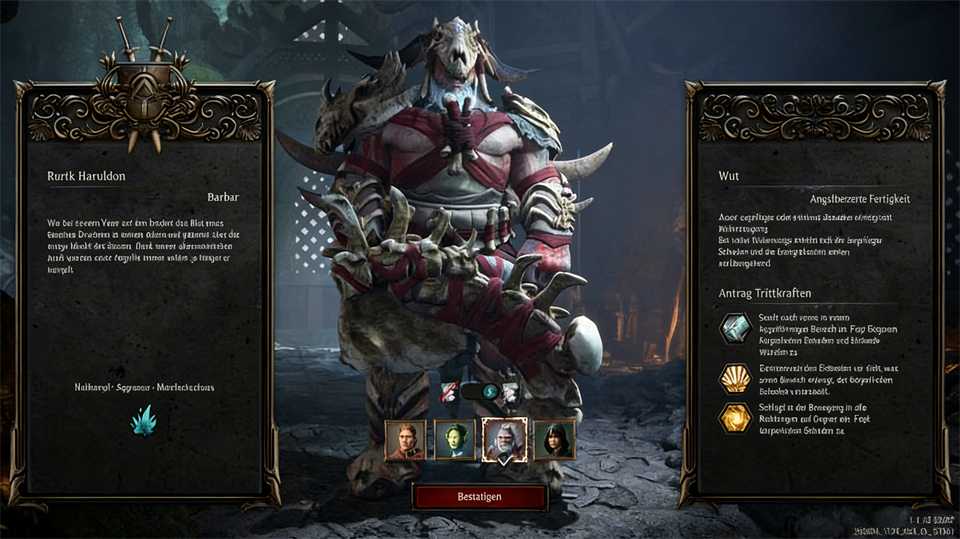Inspect the golden shell-fan skill icon
Image resolution: width=960 pixels, height=539 pixels.
[x=735, y=378]
